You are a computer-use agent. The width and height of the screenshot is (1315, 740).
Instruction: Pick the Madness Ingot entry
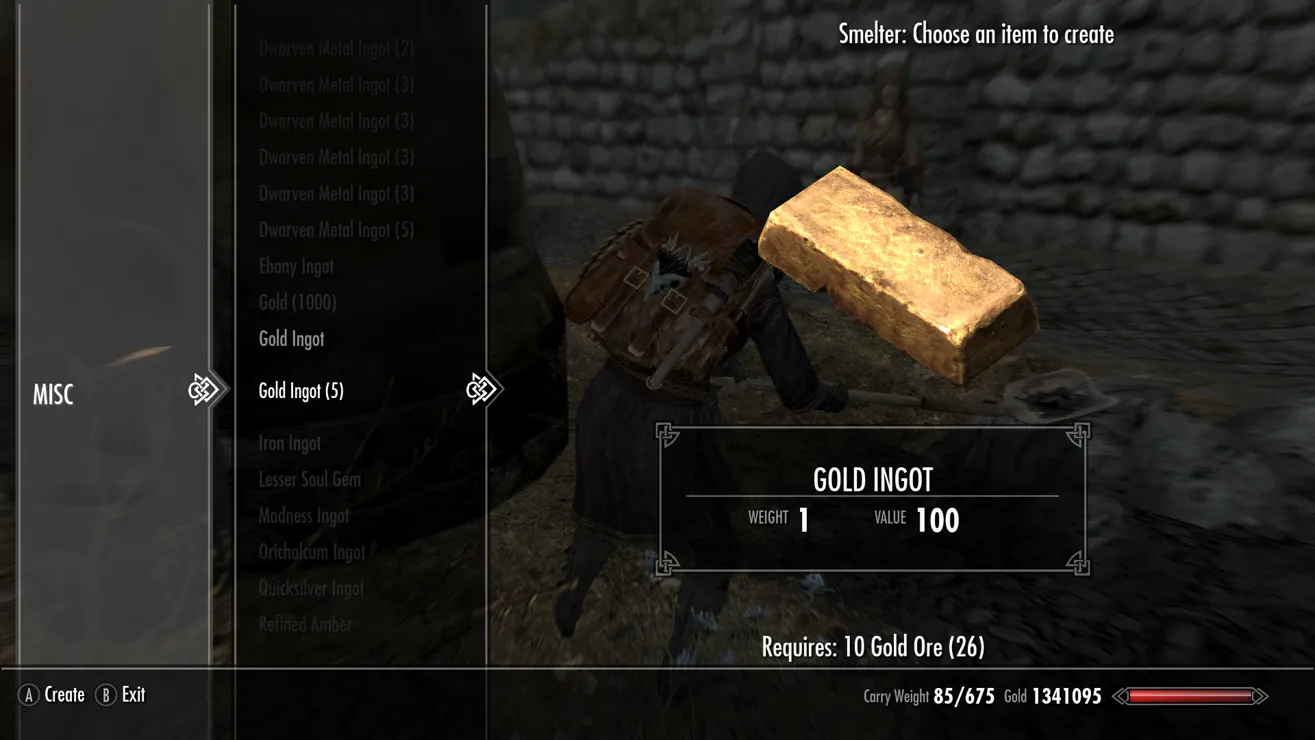tap(304, 516)
